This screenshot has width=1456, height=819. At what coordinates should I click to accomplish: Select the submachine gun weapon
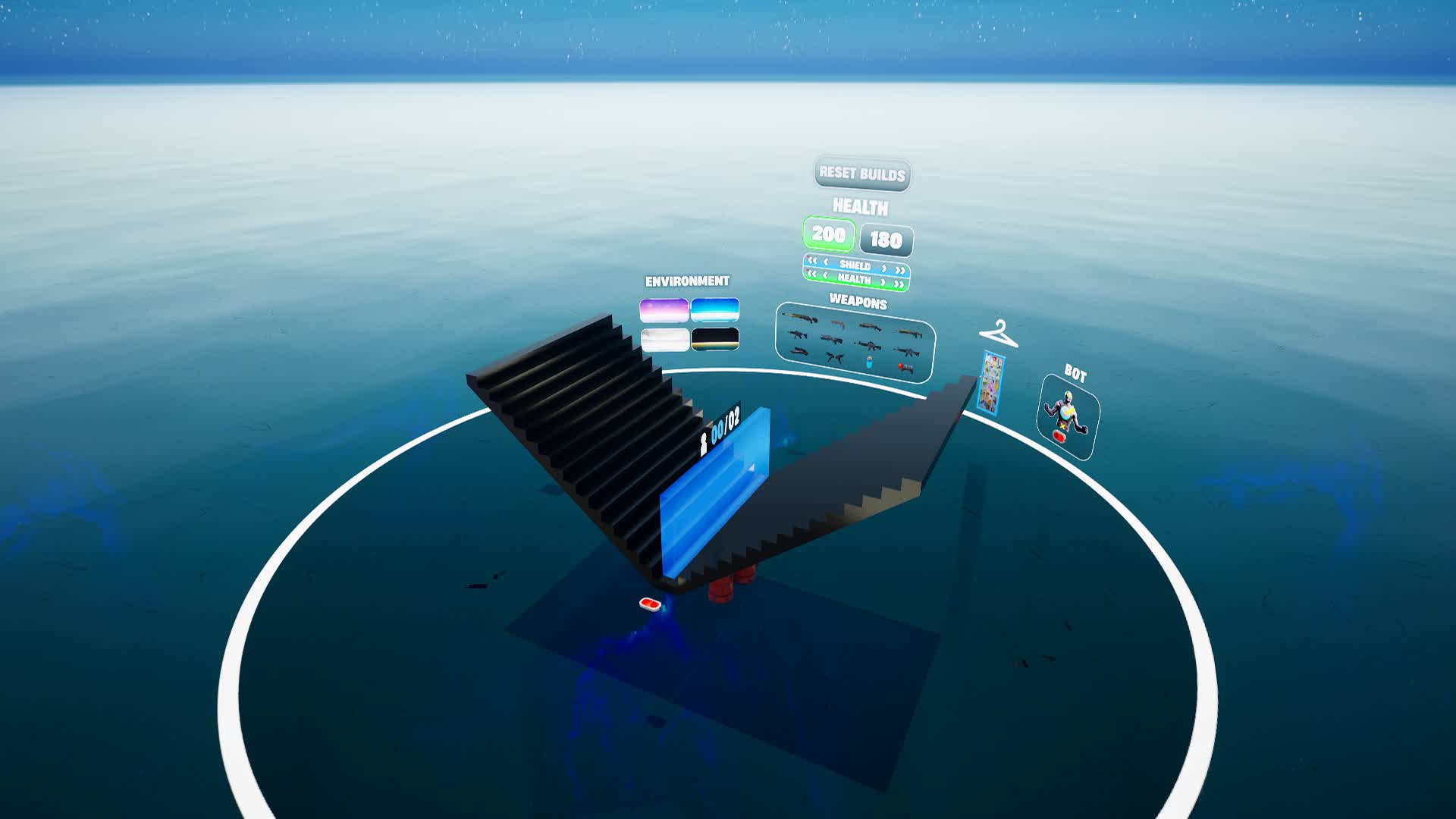(838, 325)
